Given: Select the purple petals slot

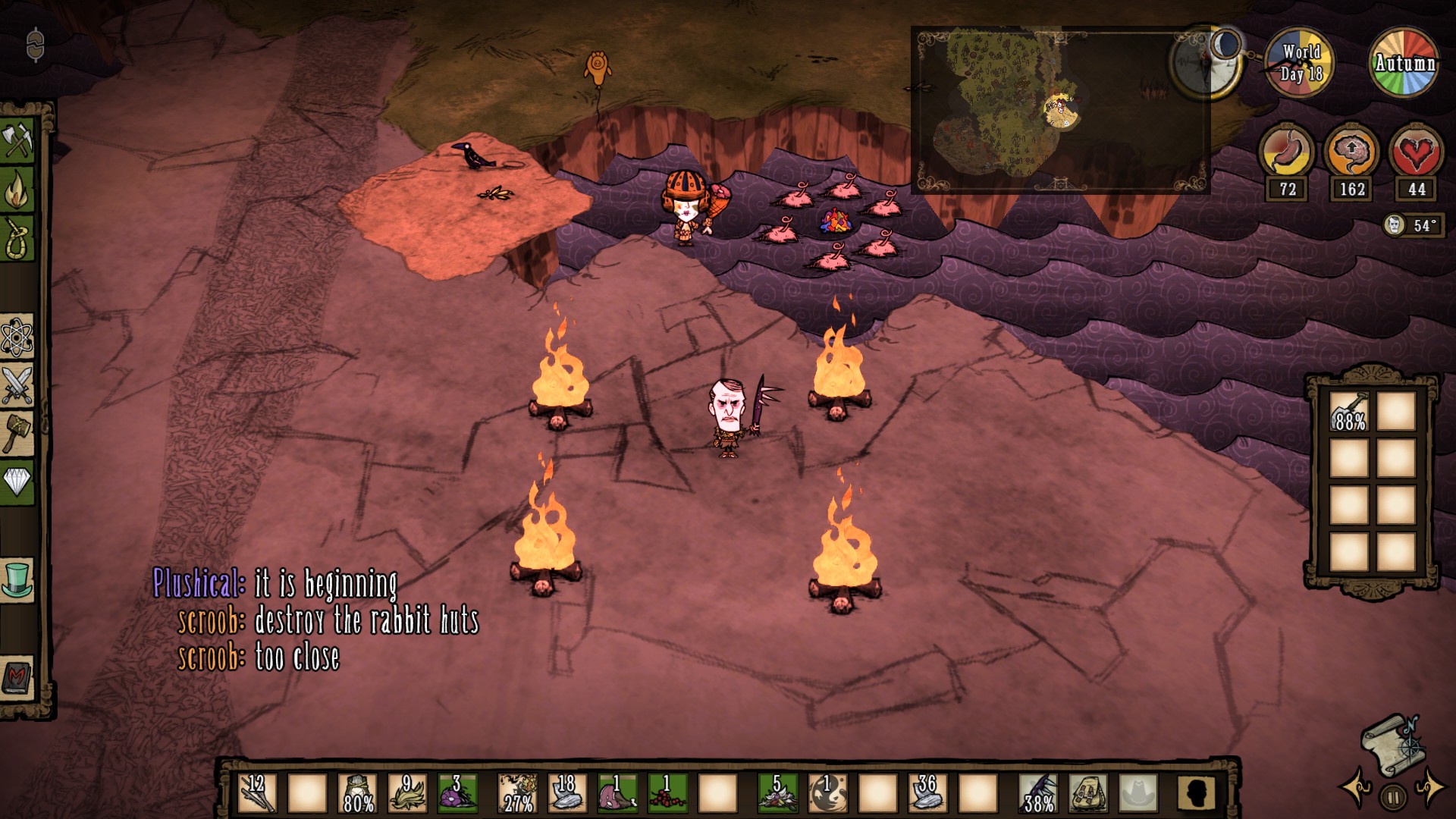Looking at the screenshot, I should (x=457, y=793).
